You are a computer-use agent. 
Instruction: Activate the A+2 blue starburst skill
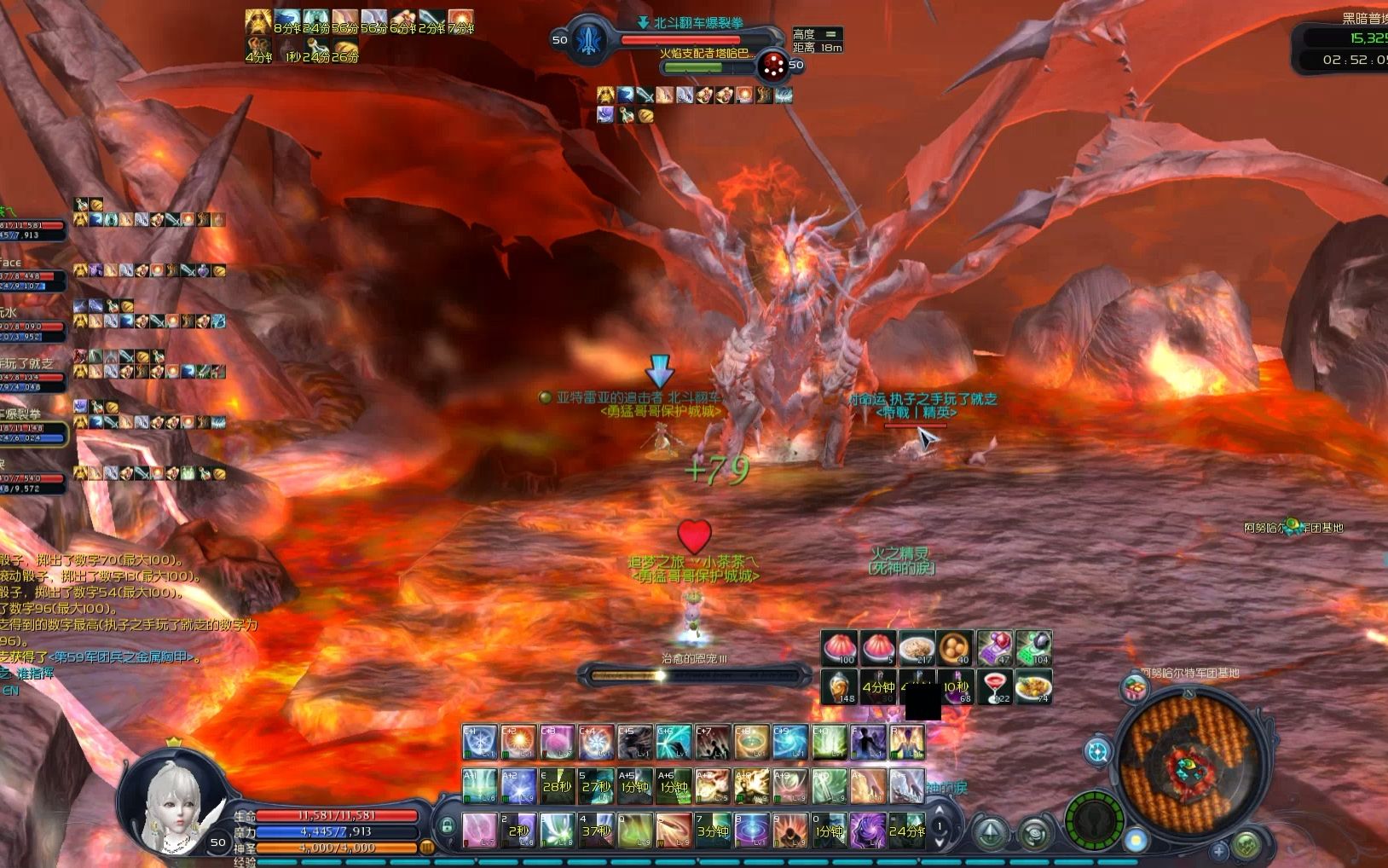click(x=518, y=786)
